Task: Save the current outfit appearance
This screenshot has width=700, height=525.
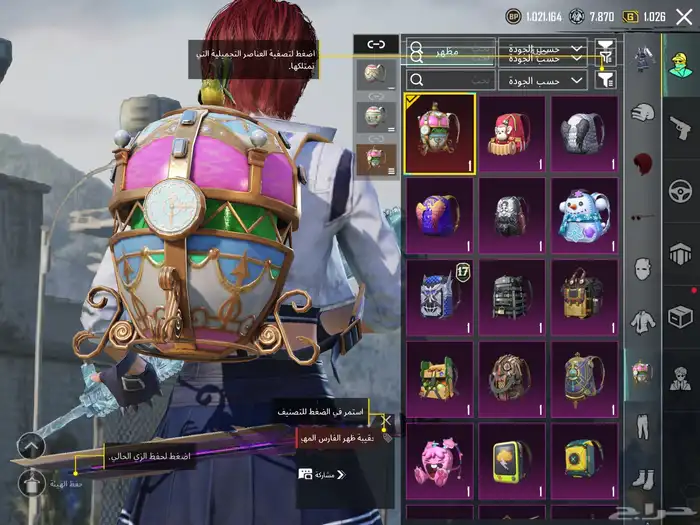Action: pos(30,484)
